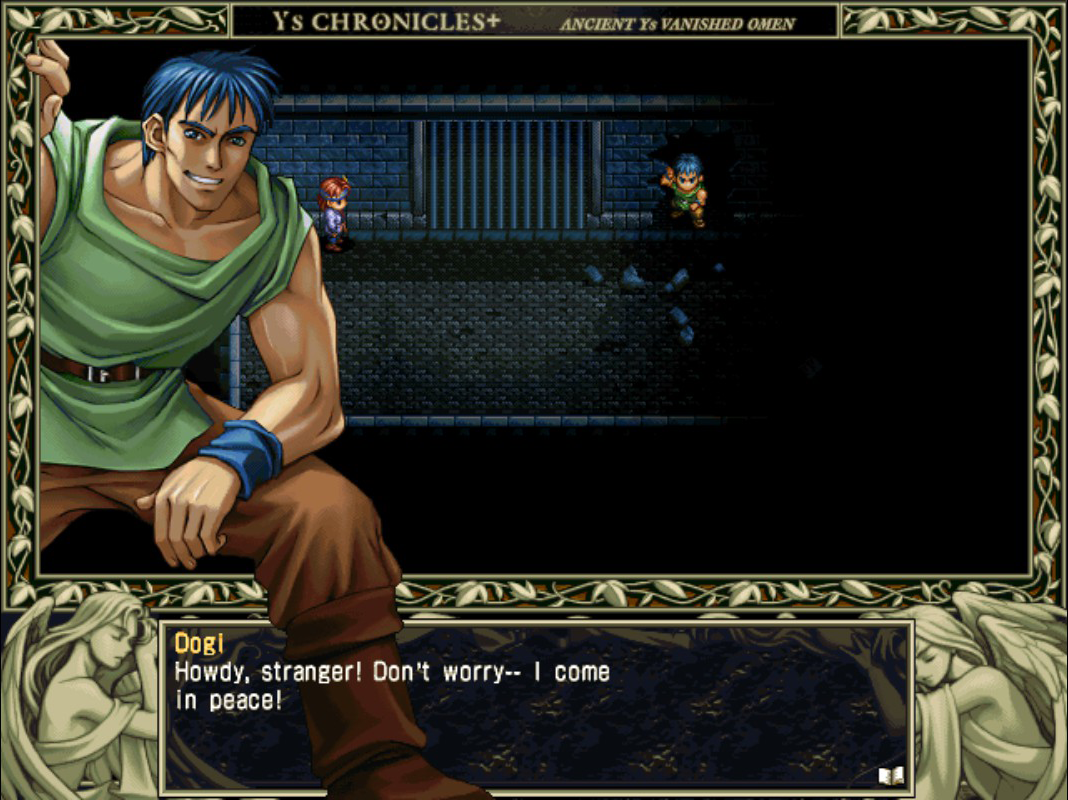Image resolution: width=1068 pixels, height=800 pixels.
Task: Click the open book continue icon
Action: point(890,774)
